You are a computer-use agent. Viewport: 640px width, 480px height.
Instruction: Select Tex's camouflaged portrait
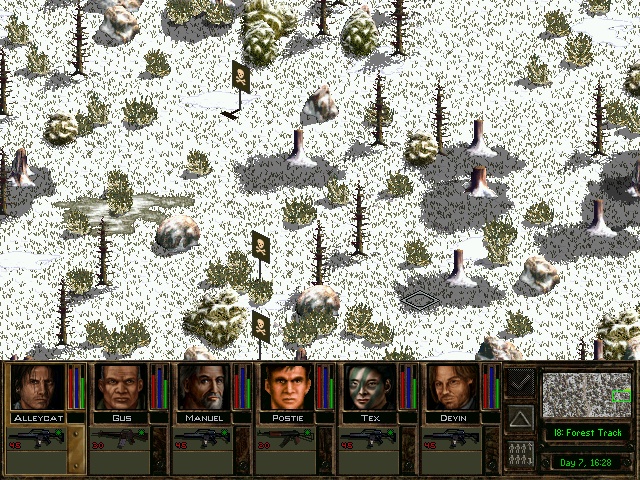click(371, 387)
